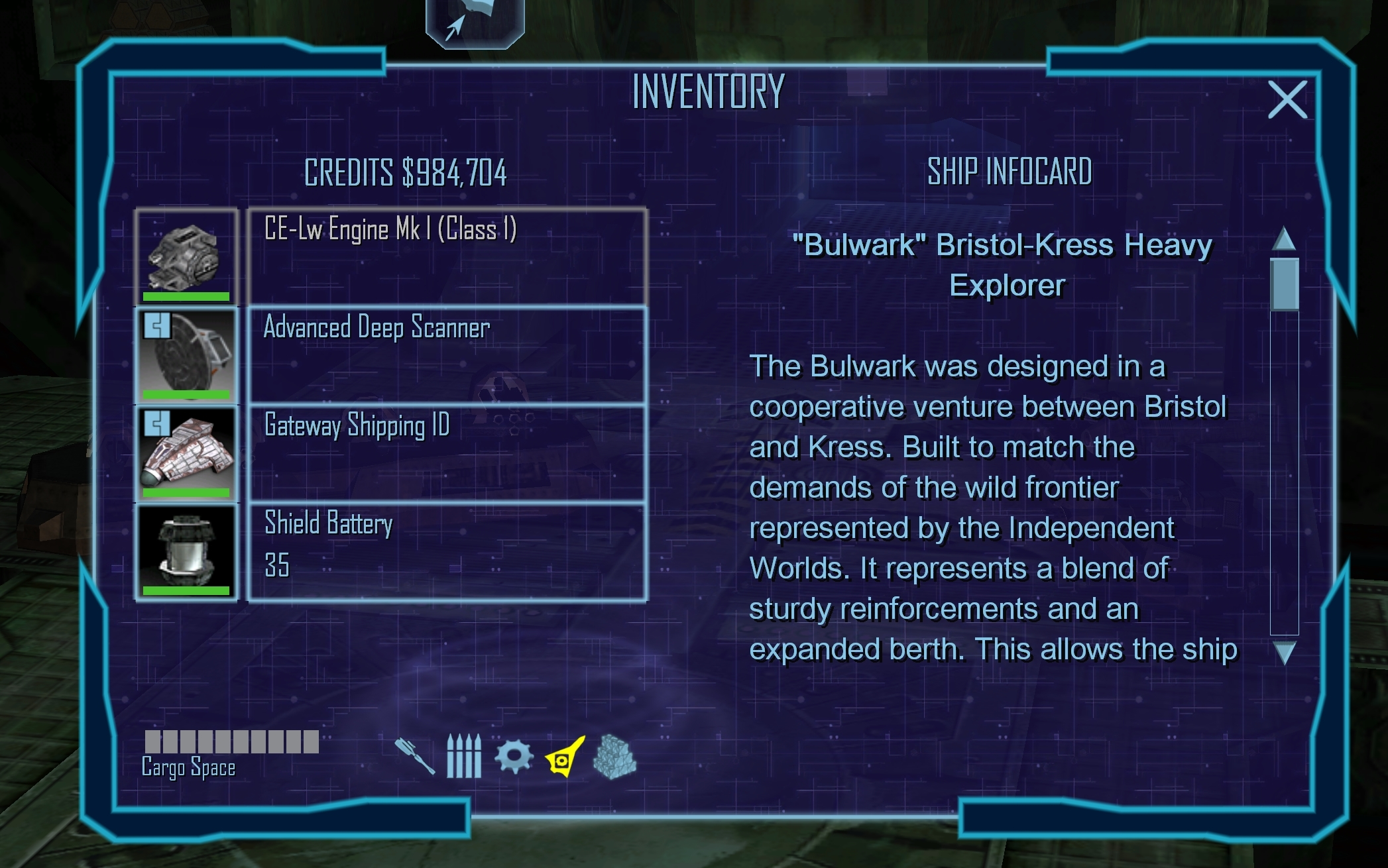This screenshot has width=1388, height=868.
Task: Click the shield battery thumbnail
Action: click(186, 551)
